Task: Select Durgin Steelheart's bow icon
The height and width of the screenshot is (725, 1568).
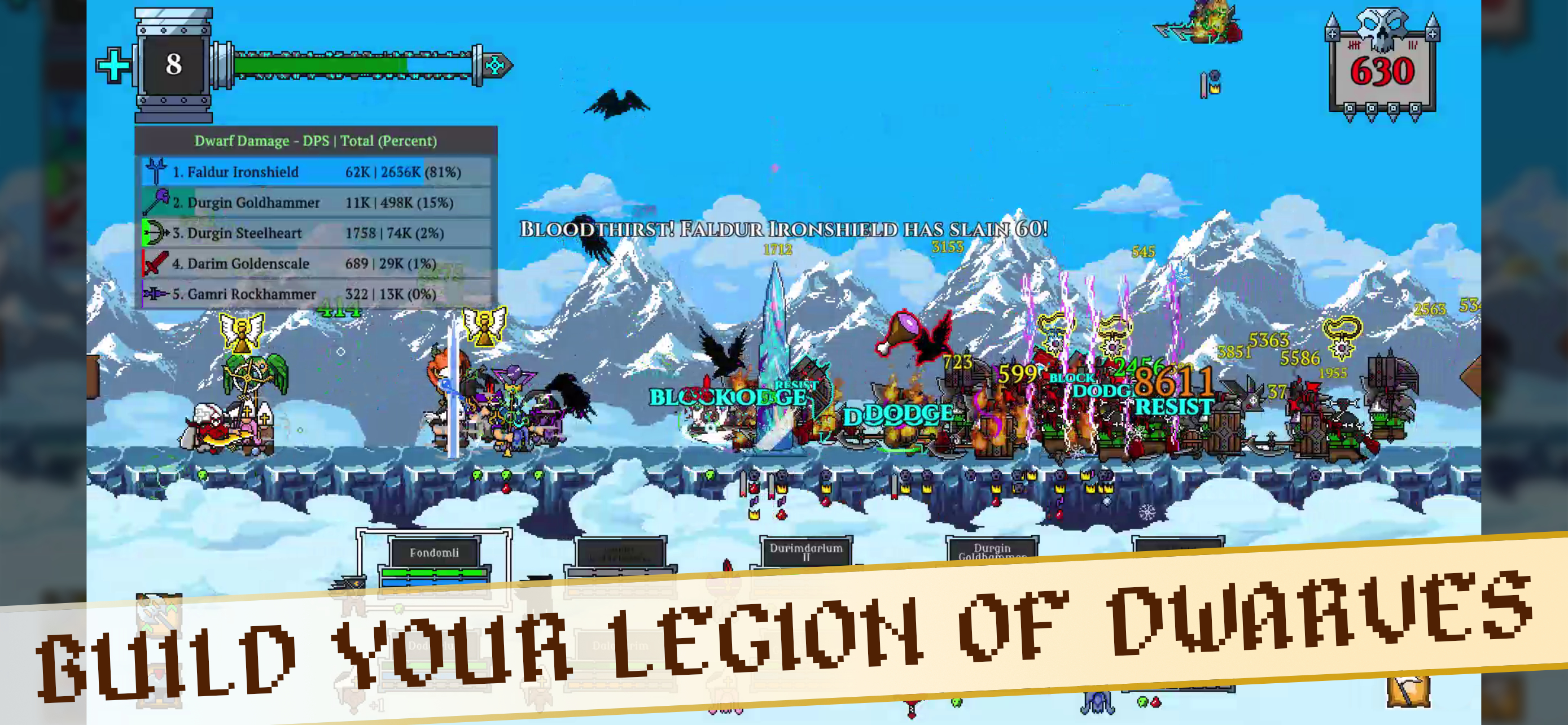Action: point(156,233)
